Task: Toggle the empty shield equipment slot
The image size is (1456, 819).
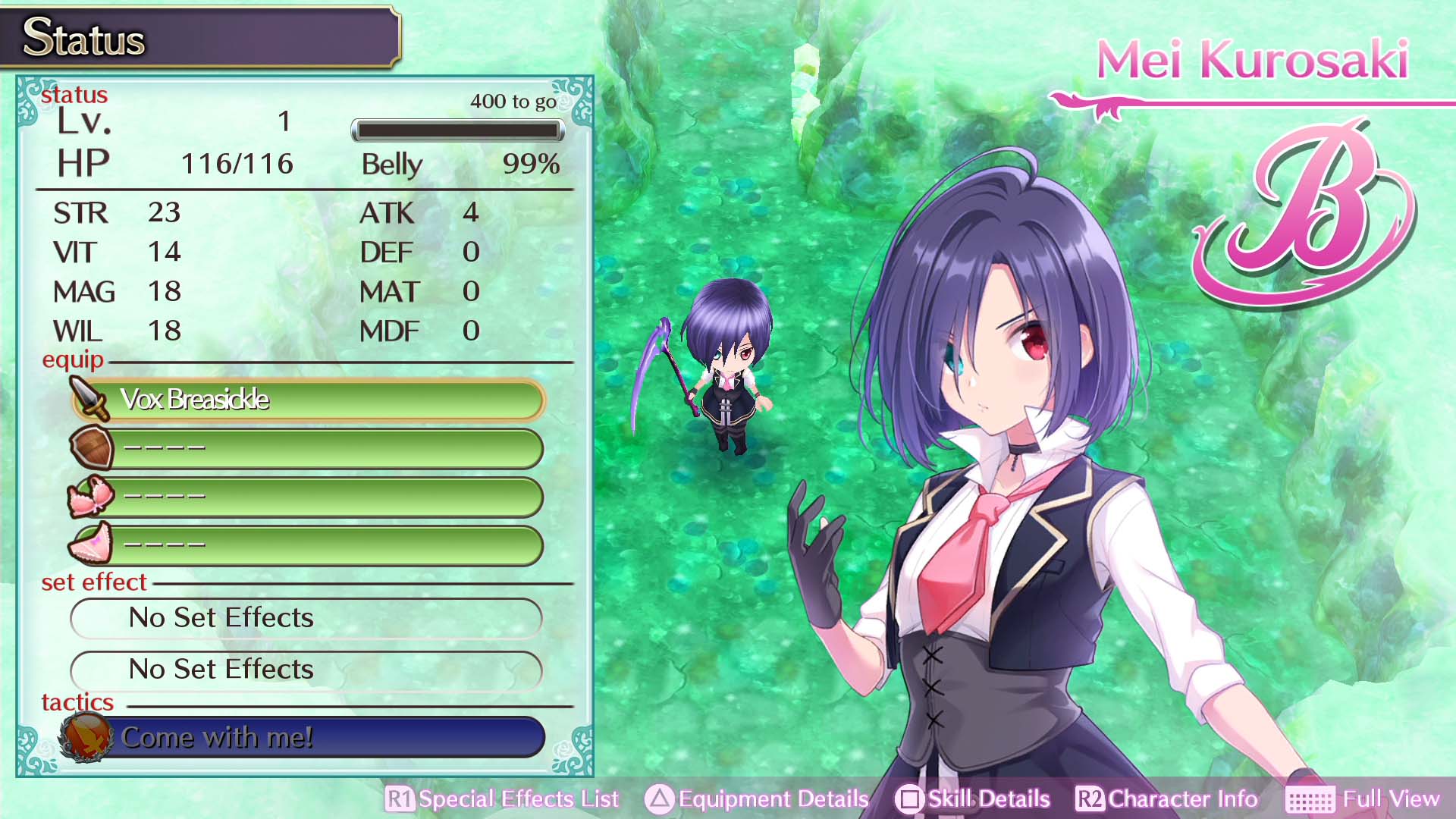Action: click(326, 447)
